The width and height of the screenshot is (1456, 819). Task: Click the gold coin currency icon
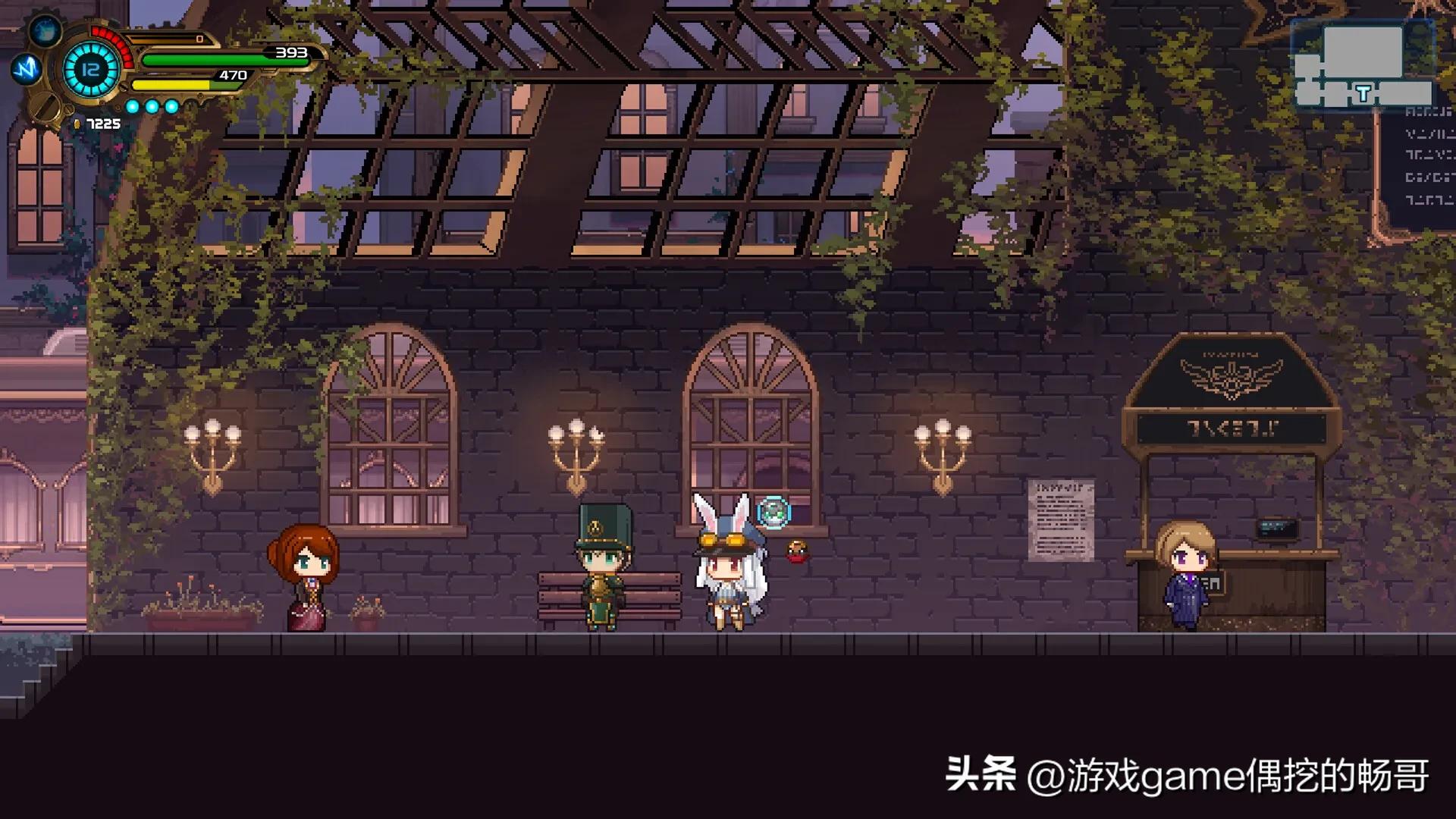pos(77,124)
